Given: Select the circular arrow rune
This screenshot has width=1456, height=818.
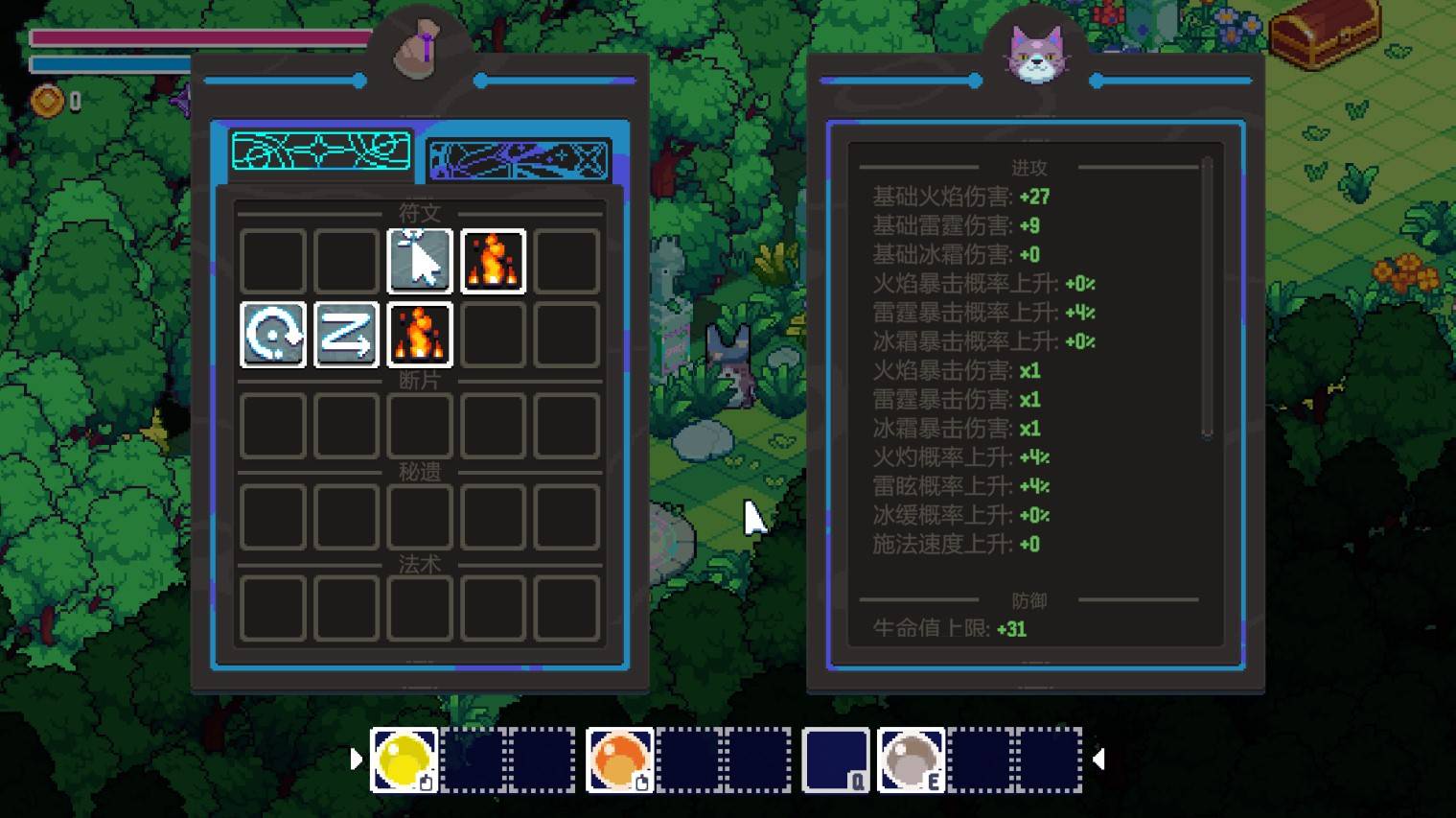Looking at the screenshot, I should 273,335.
